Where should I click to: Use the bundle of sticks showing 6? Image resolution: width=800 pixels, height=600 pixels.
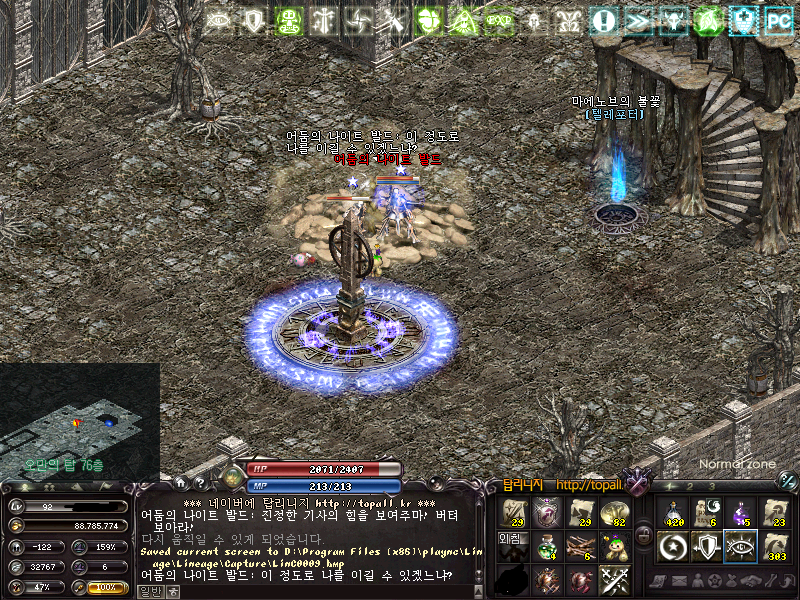coord(580,546)
